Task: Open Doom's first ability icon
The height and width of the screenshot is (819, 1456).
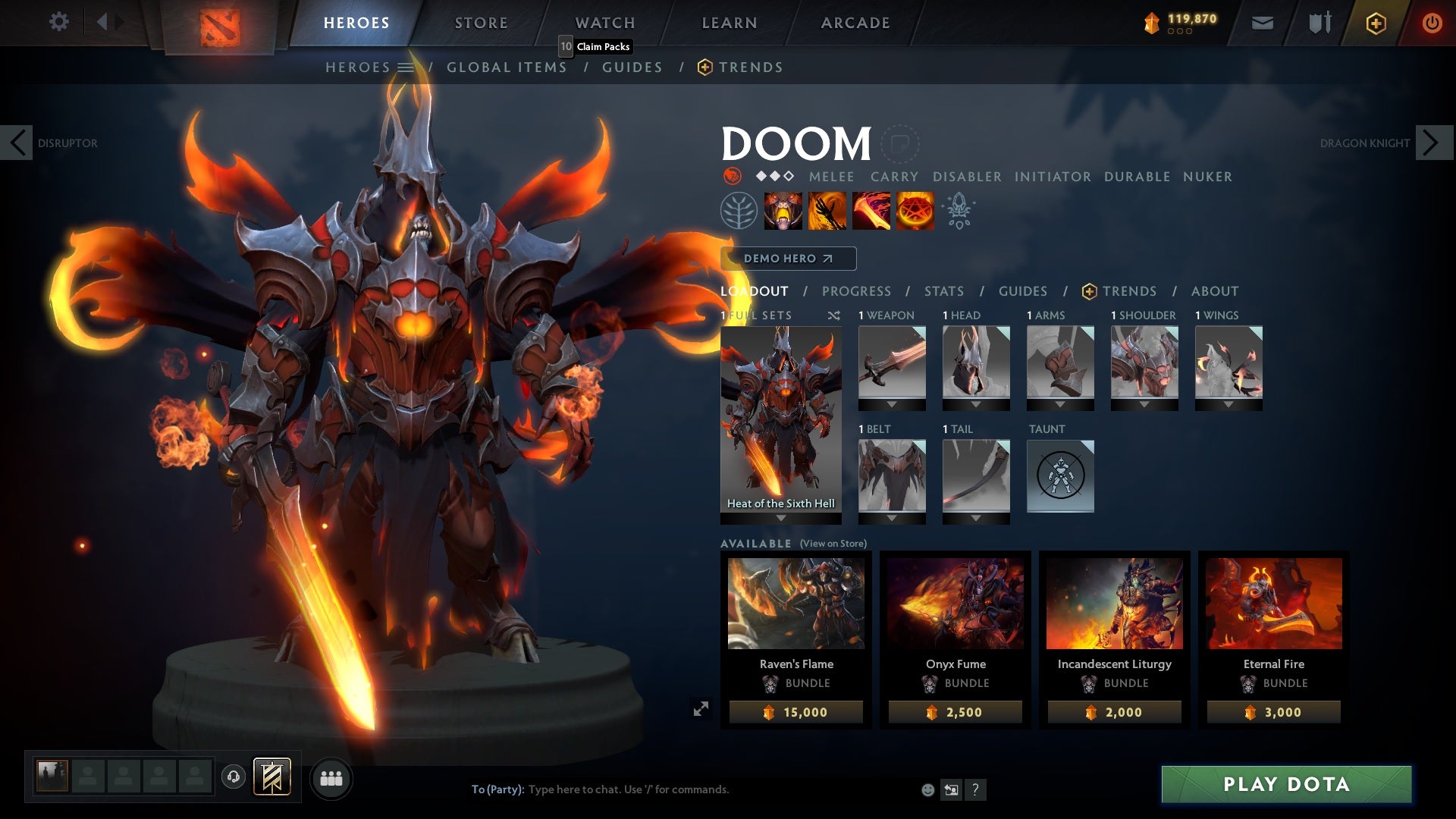Action: coord(781,211)
